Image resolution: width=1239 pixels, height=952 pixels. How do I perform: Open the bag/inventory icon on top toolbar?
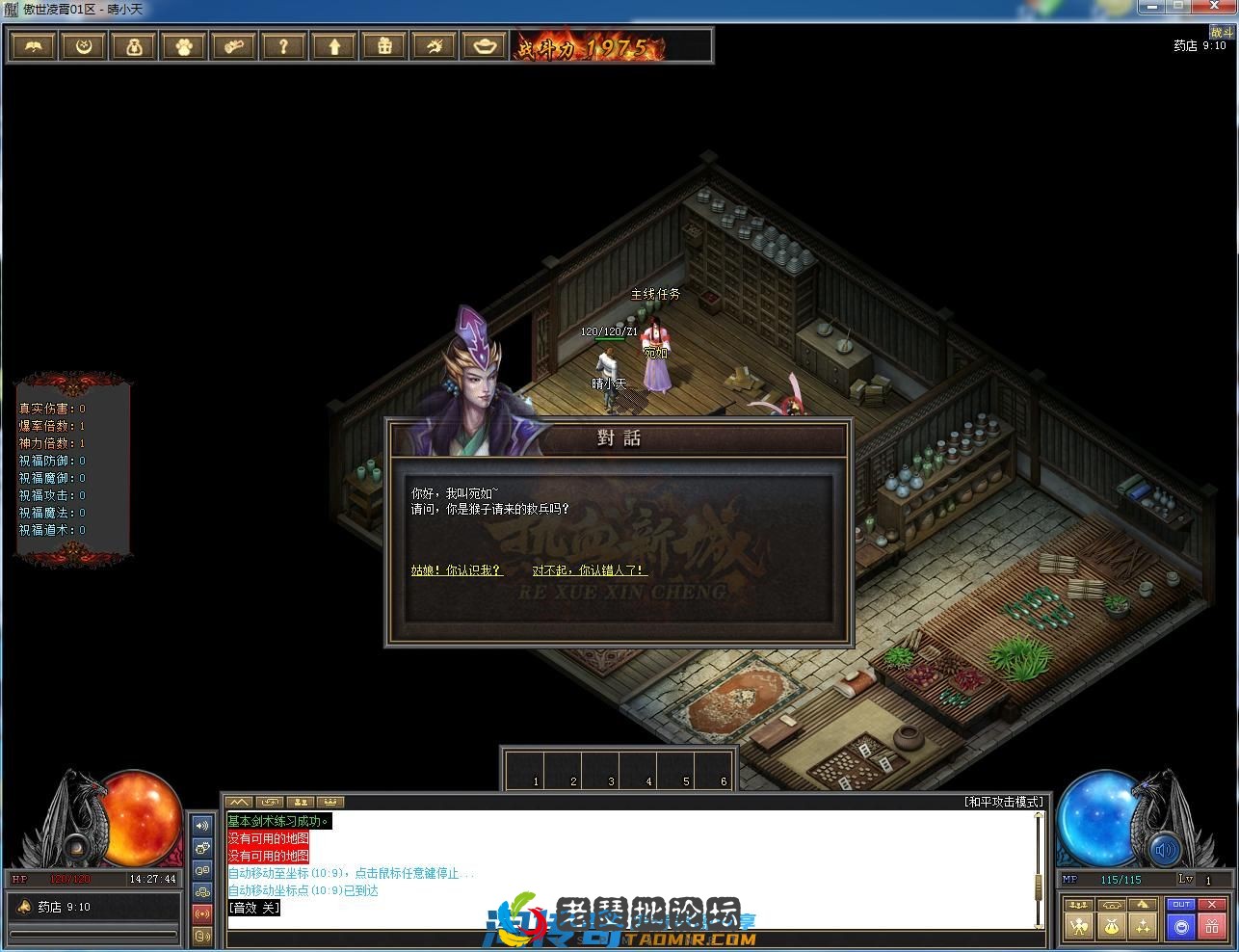click(x=133, y=45)
